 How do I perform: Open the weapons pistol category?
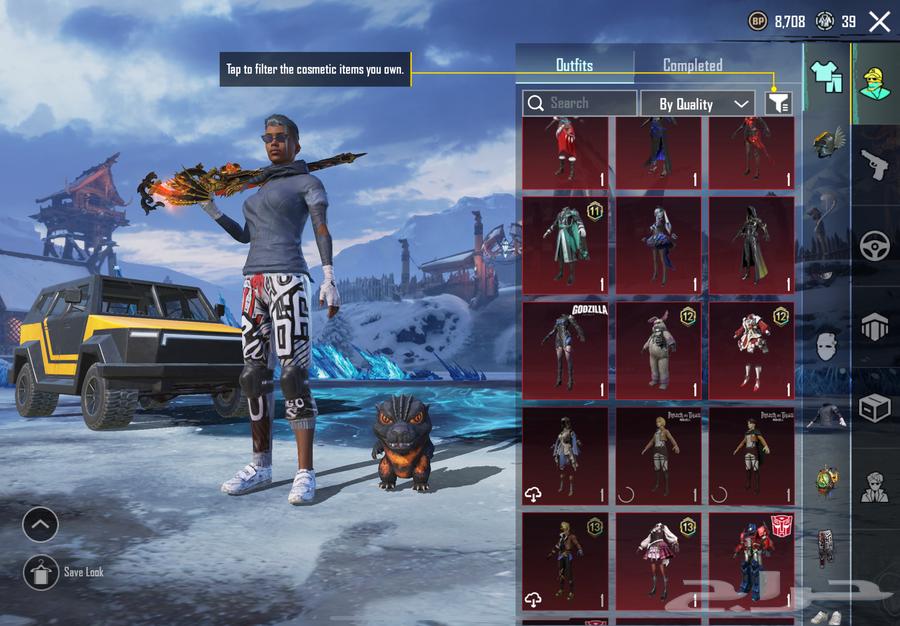click(x=876, y=164)
